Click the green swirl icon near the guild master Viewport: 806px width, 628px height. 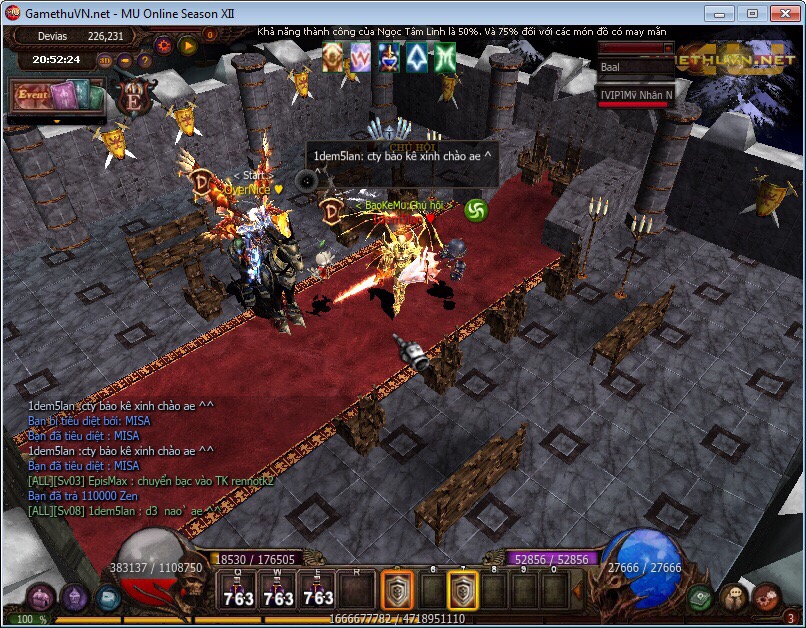[x=476, y=210]
